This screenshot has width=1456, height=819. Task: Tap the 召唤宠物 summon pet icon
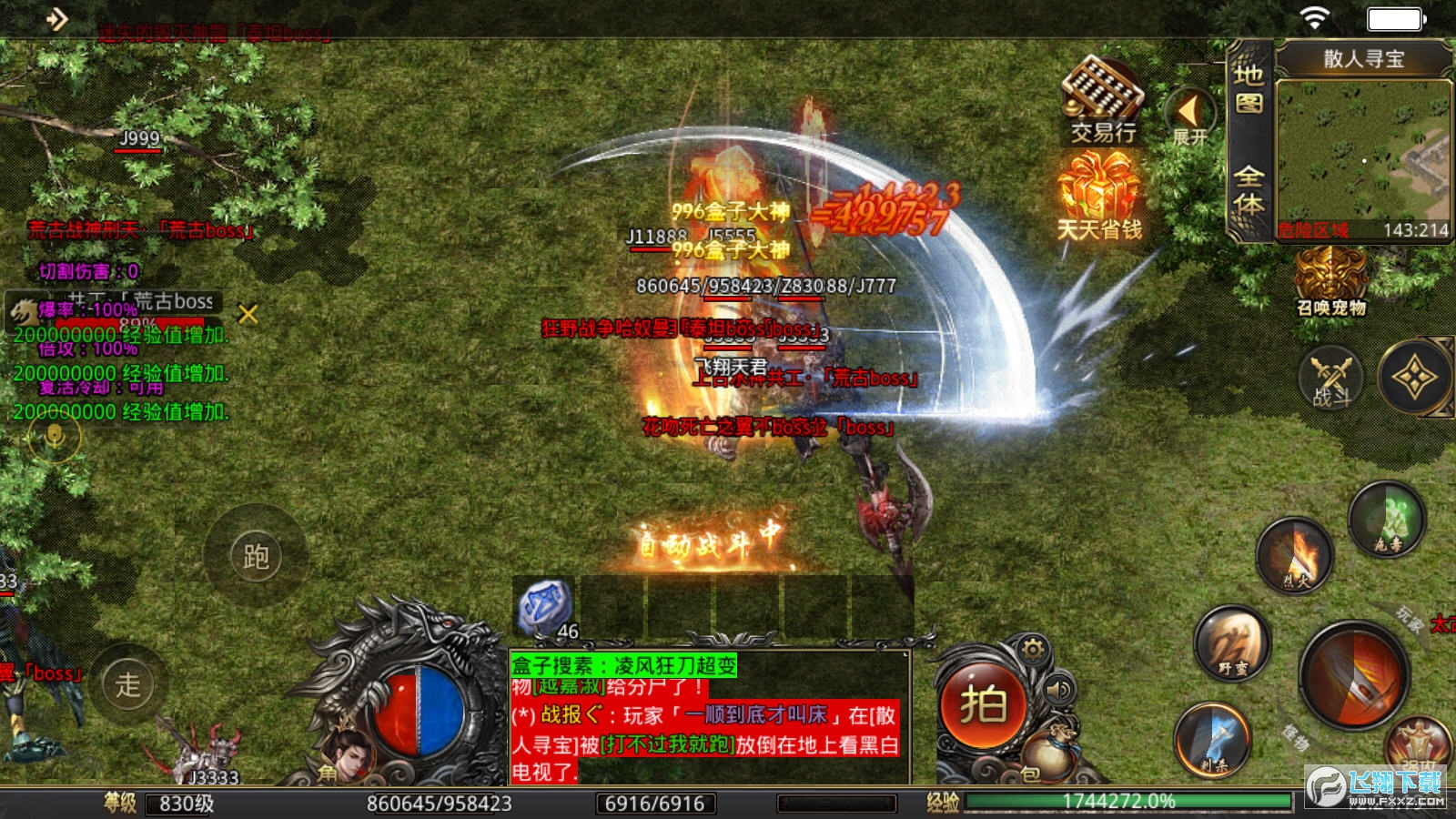1330,282
